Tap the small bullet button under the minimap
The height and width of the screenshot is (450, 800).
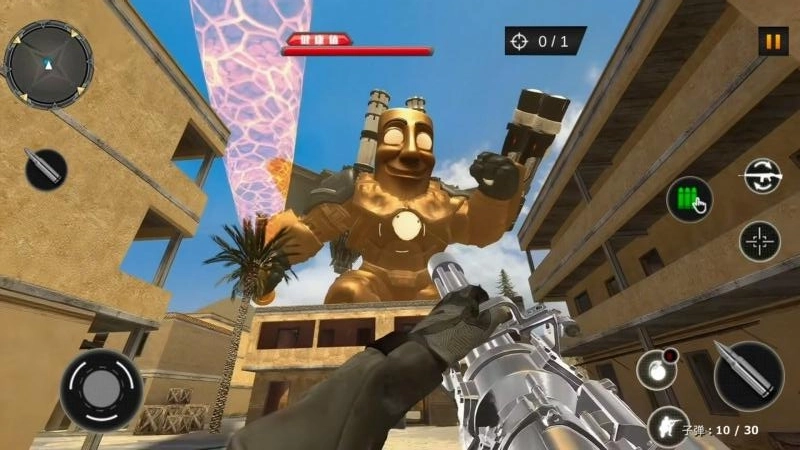[45, 168]
